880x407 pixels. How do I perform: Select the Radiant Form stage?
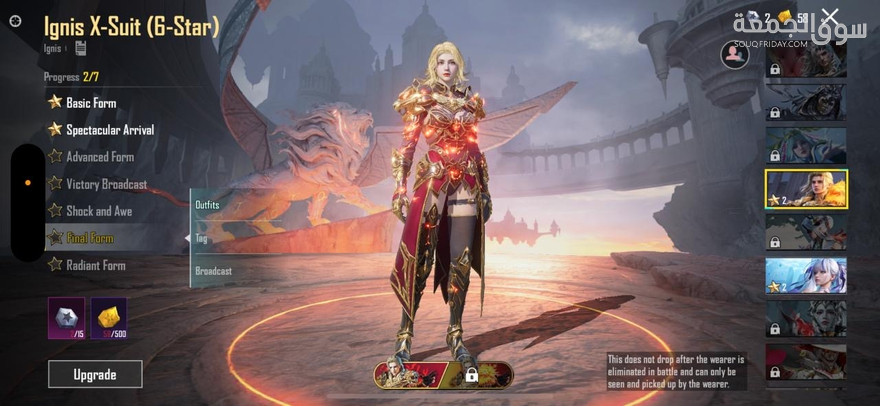pyautogui.click(x=95, y=265)
